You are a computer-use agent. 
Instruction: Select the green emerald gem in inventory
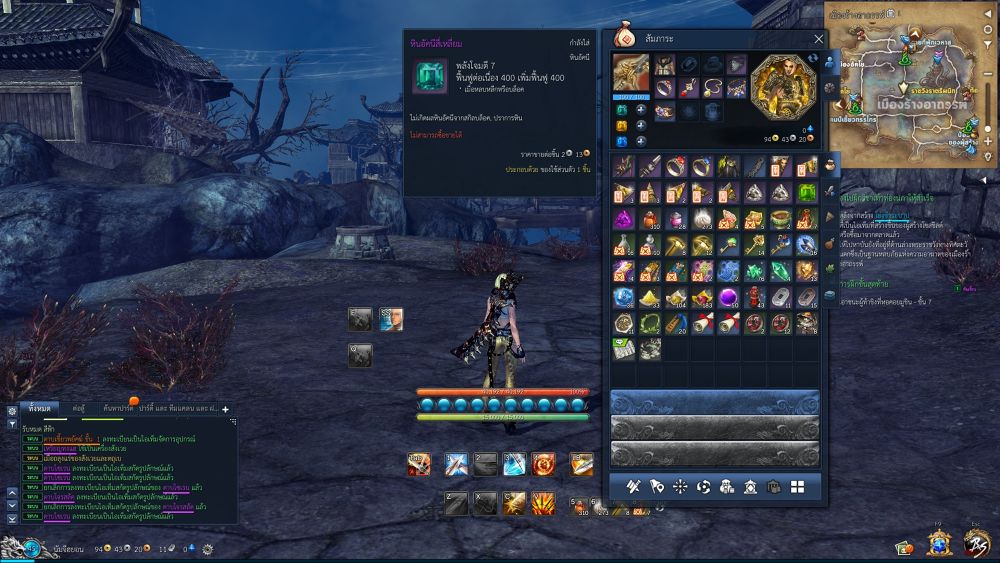[806, 192]
